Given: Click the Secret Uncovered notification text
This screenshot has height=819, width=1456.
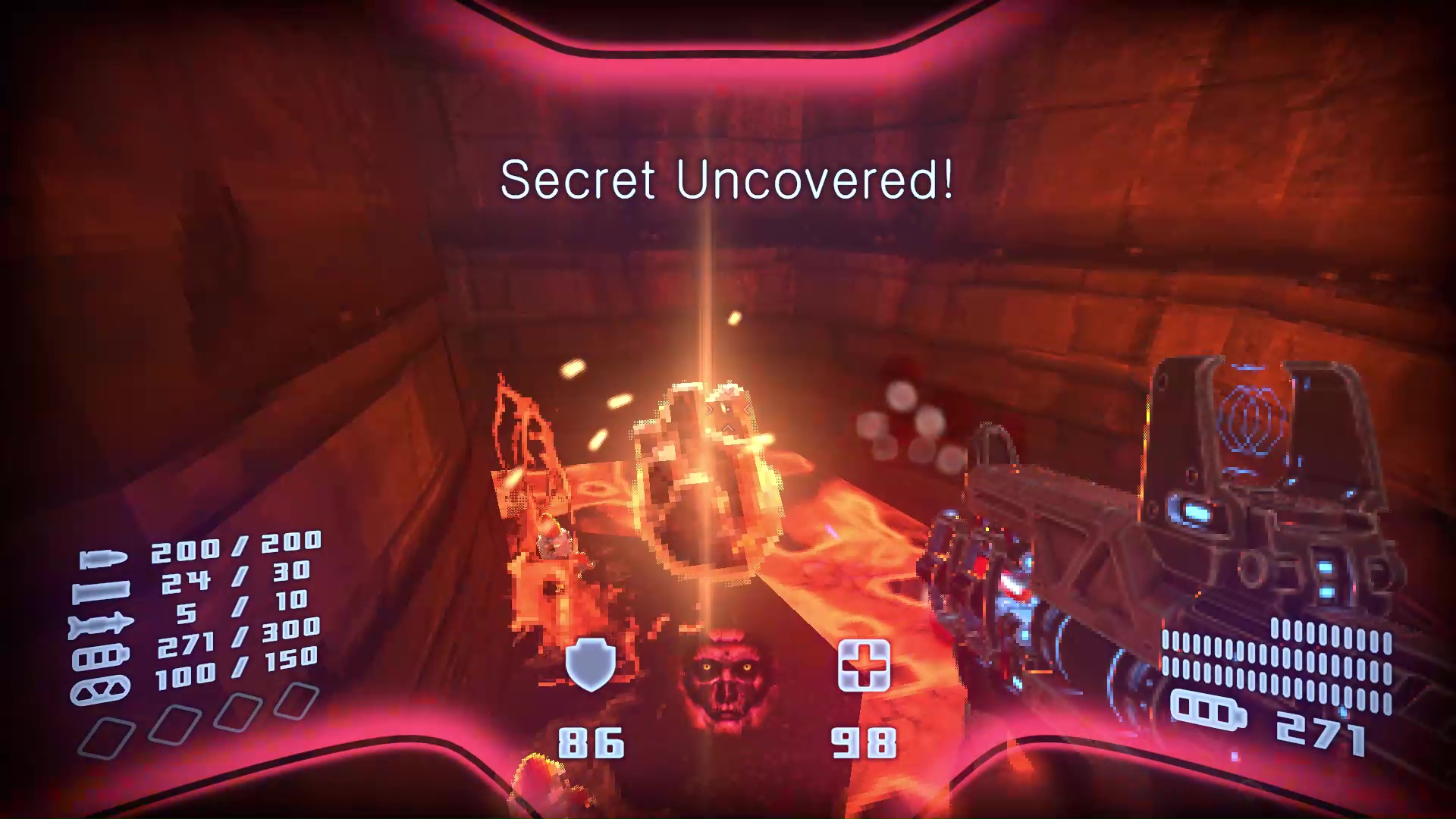Looking at the screenshot, I should click(x=728, y=181).
